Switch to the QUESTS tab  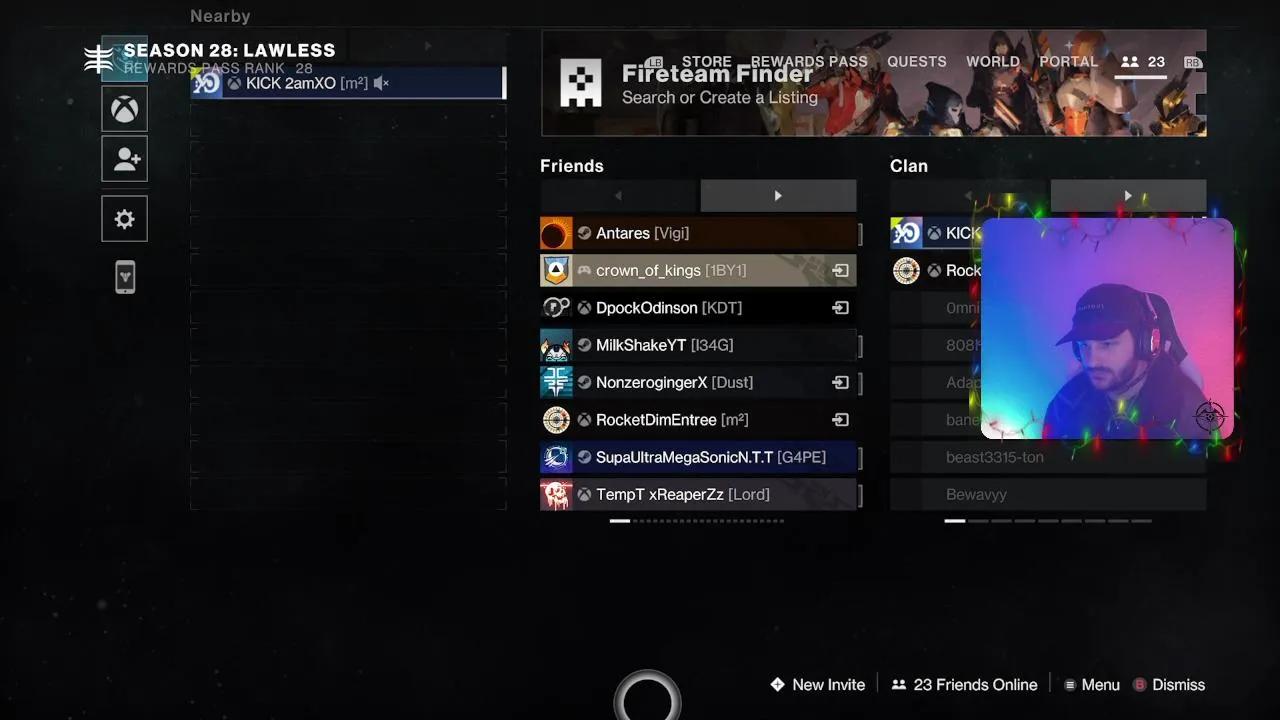click(x=916, y=61)
